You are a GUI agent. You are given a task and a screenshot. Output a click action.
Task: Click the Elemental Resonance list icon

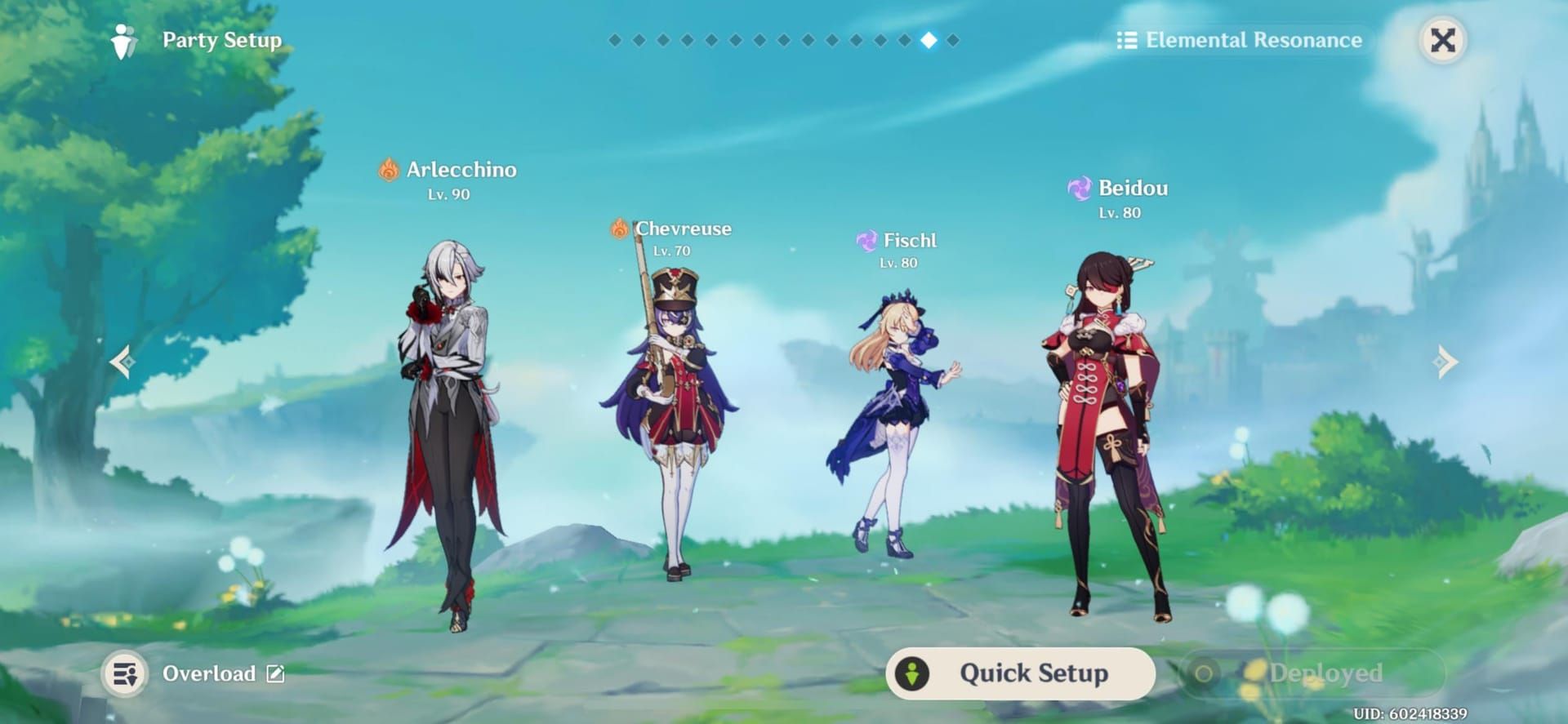[x=1129, y=39]
